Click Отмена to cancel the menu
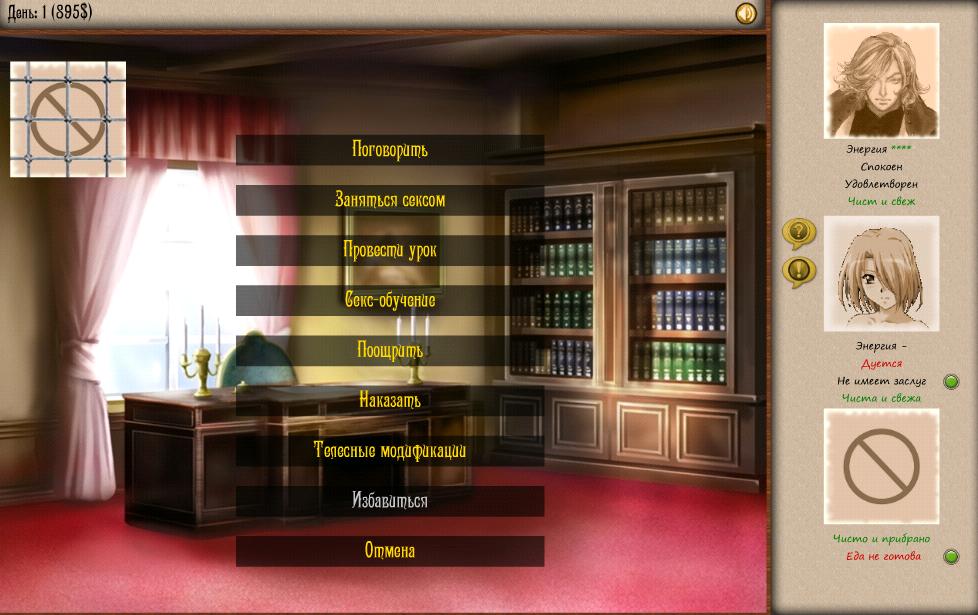This screenshot has height=615, width=978. click(x=390, y=551)
